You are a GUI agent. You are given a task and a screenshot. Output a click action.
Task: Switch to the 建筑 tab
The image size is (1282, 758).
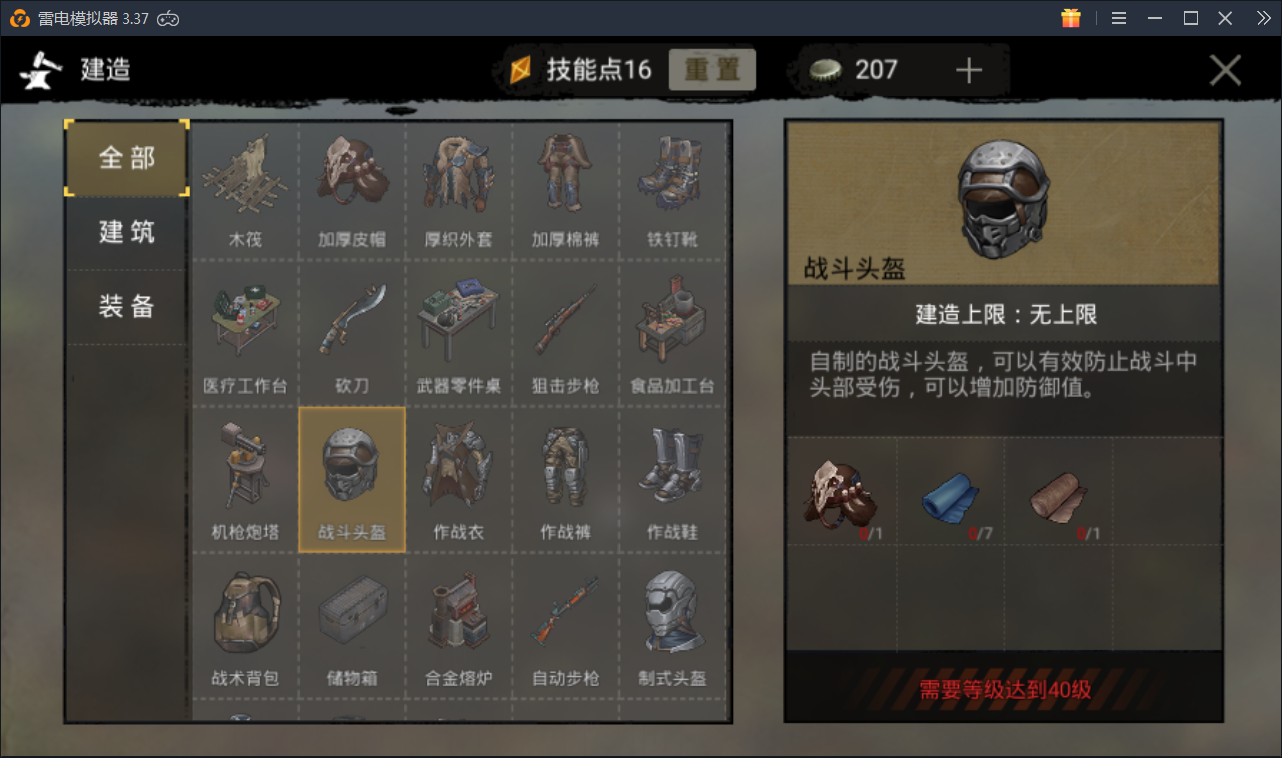(125, 232)
